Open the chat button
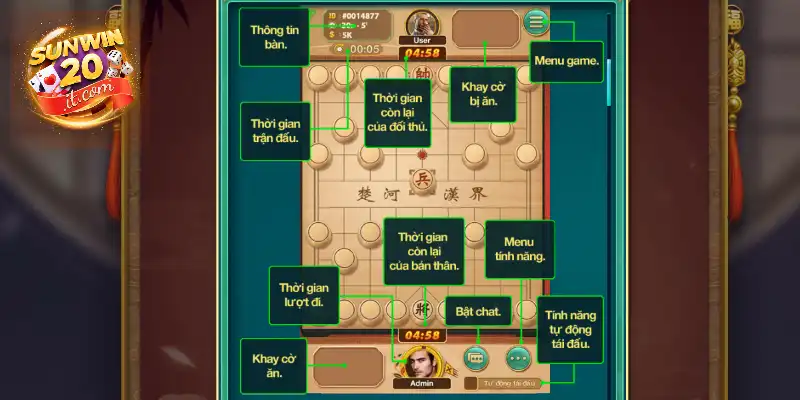Image resolution: width=800 pixels, height=400 pixels. coord(475,356)
